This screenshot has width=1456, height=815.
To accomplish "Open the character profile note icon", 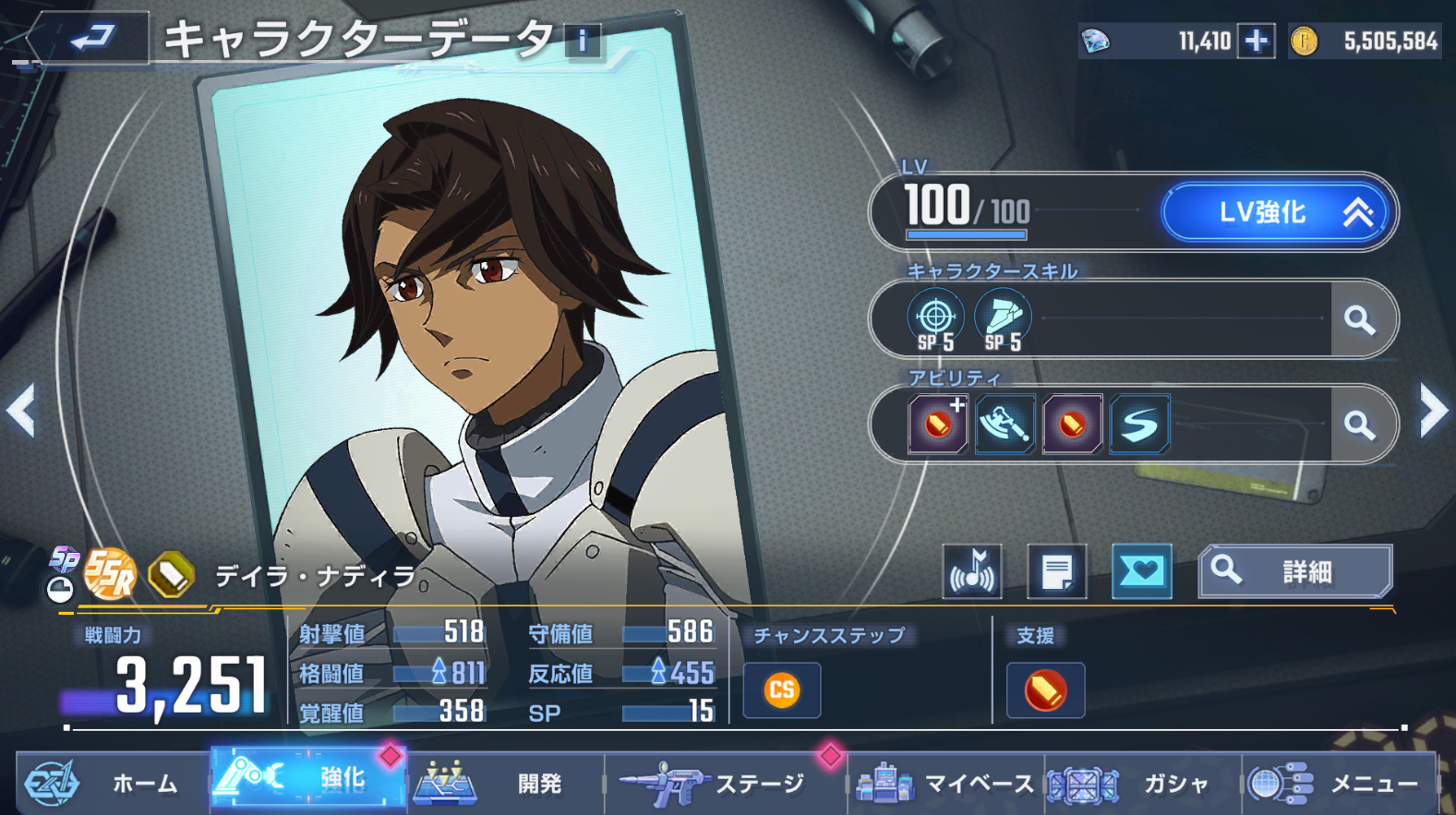I will pyautogui.click(x=1056, y=572).
